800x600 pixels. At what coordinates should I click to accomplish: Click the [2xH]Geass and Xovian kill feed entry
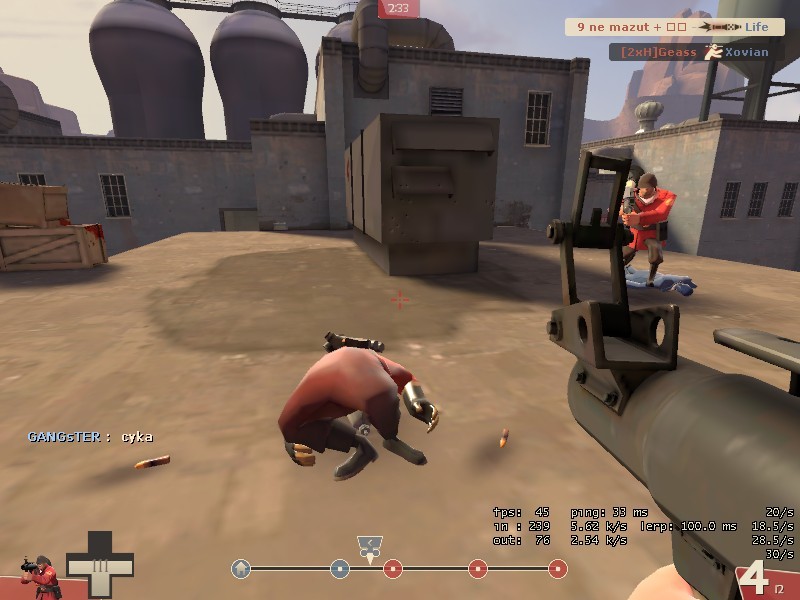pos(690,51)
